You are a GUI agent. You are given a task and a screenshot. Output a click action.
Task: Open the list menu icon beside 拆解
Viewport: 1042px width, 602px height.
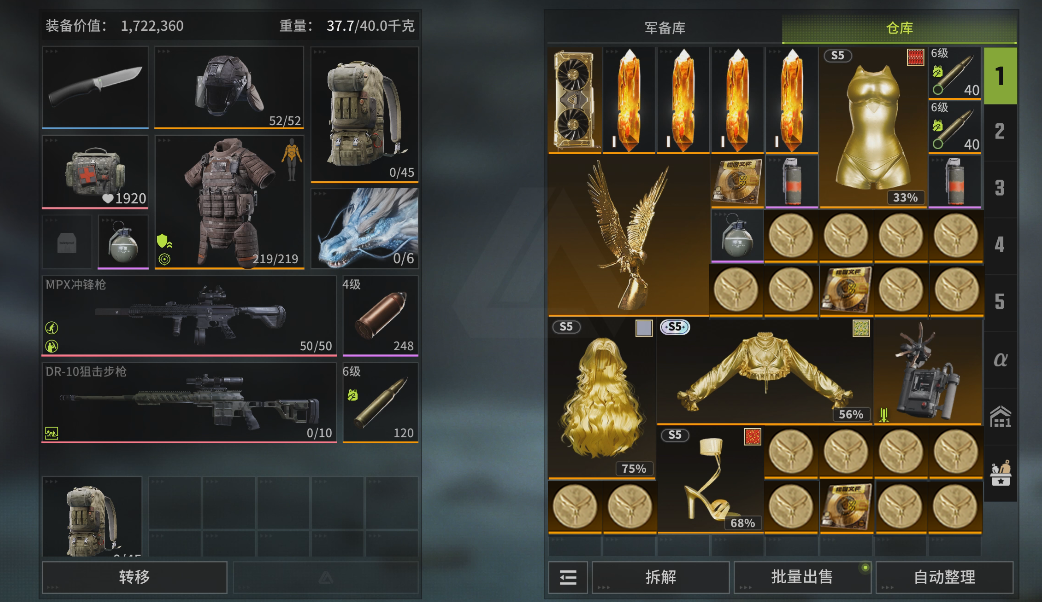click(x=567, y=577)
